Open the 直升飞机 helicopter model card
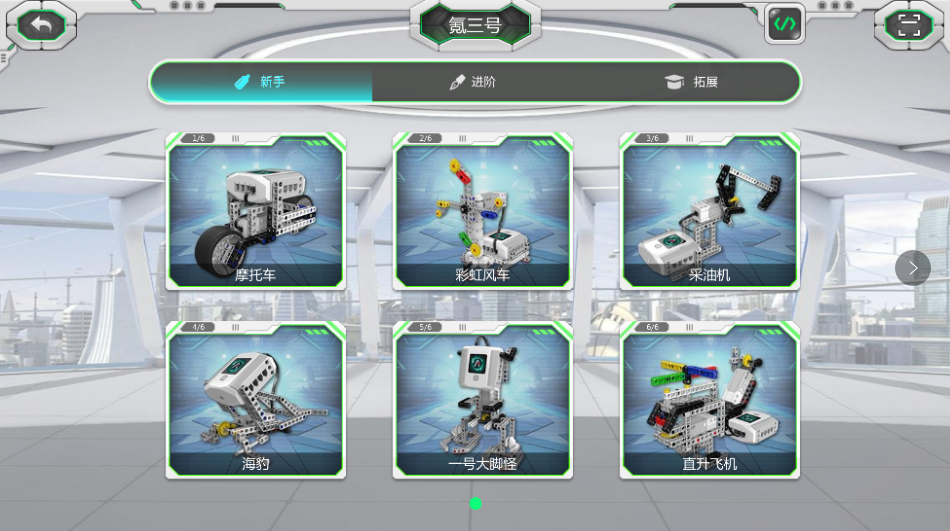 point(709,401)
